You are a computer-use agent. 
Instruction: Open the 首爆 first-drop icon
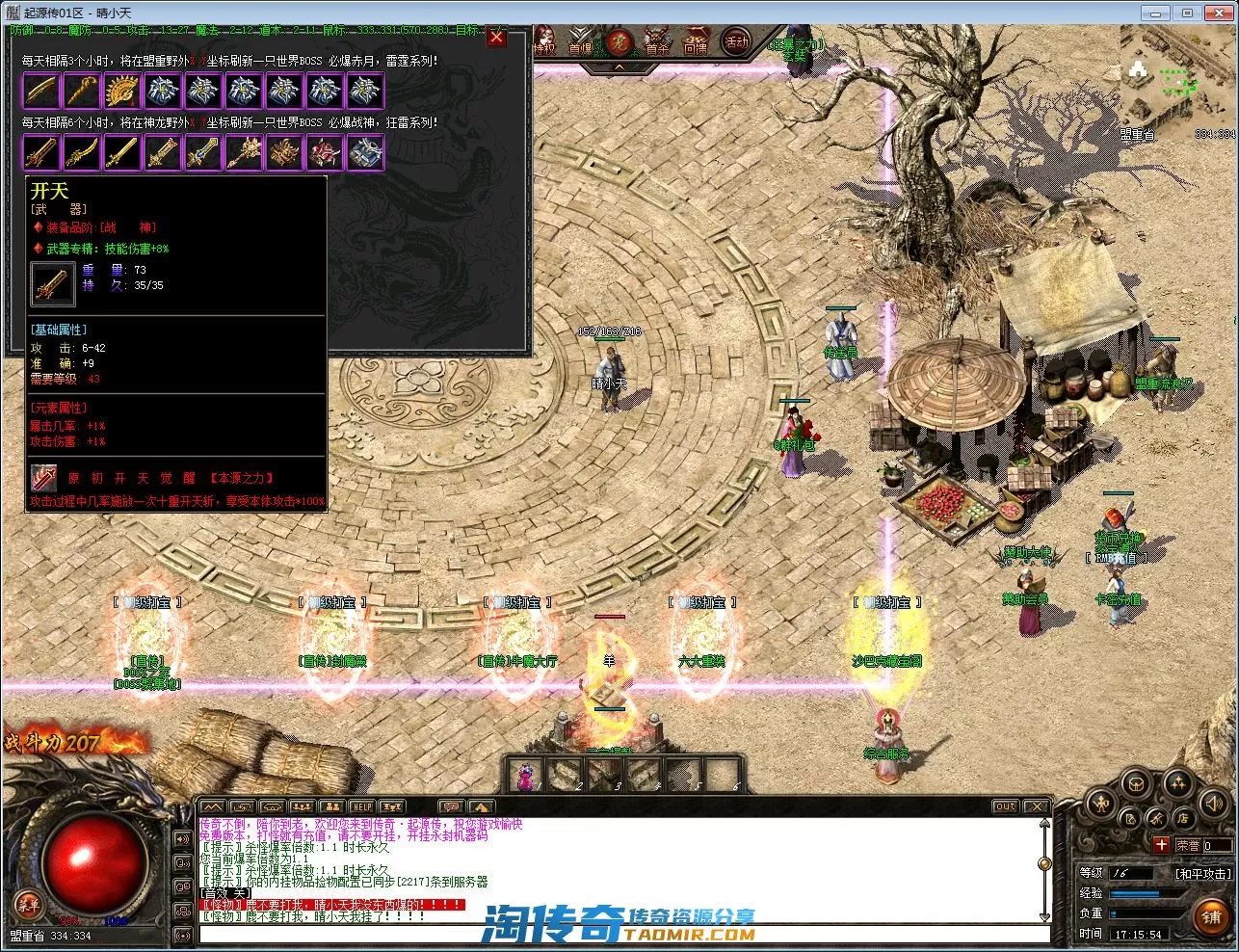[580, 43]
